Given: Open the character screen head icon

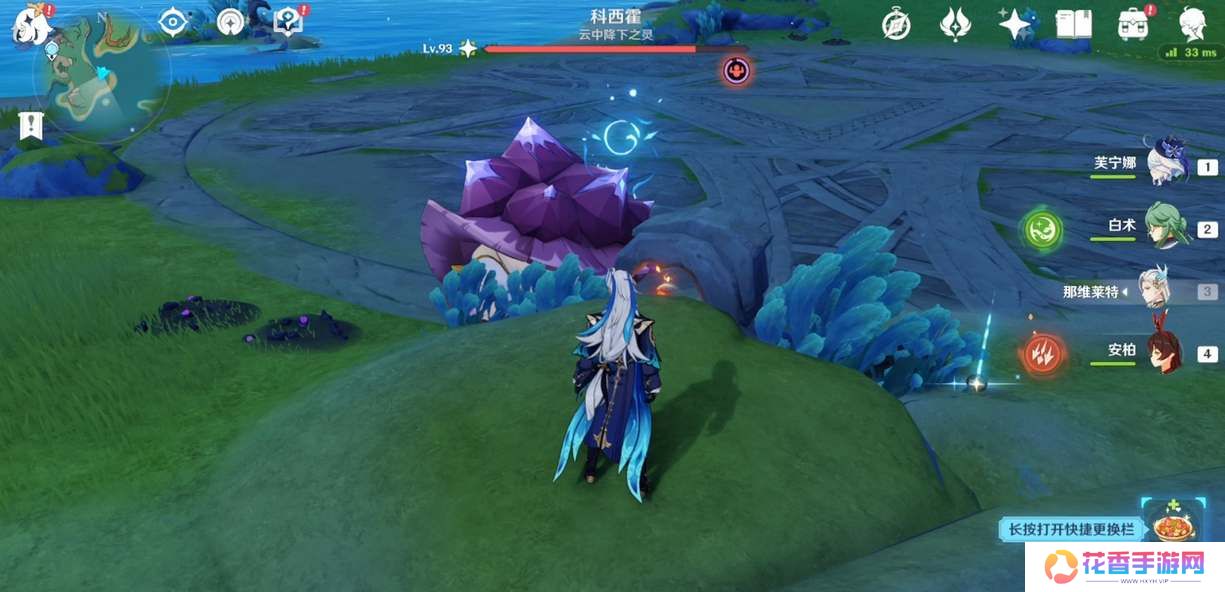Looking at the screenshot, I should tap(1191, 24).
